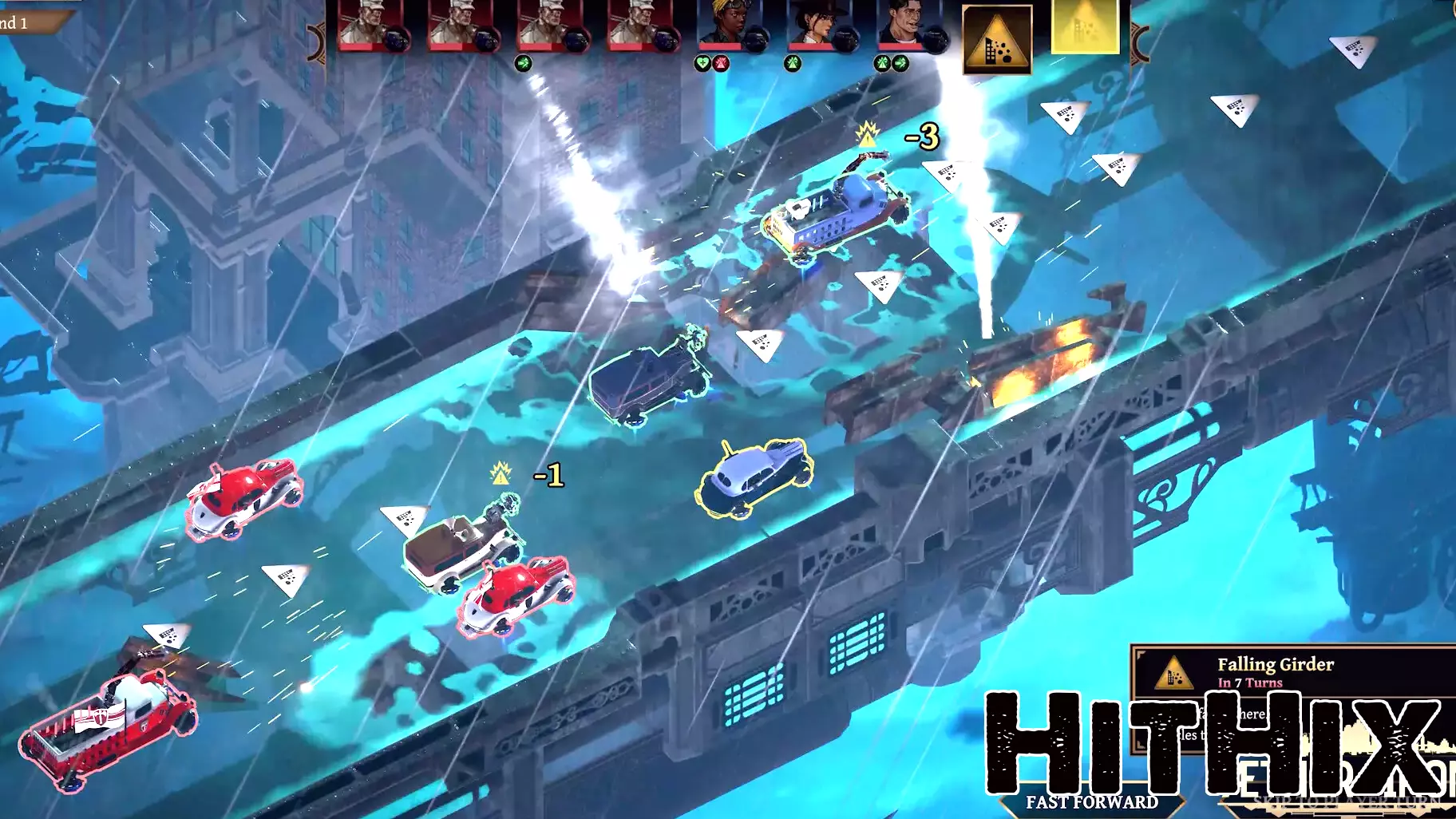
Task: Open the dark falling debris hazard tile
Action: [997, 38]
